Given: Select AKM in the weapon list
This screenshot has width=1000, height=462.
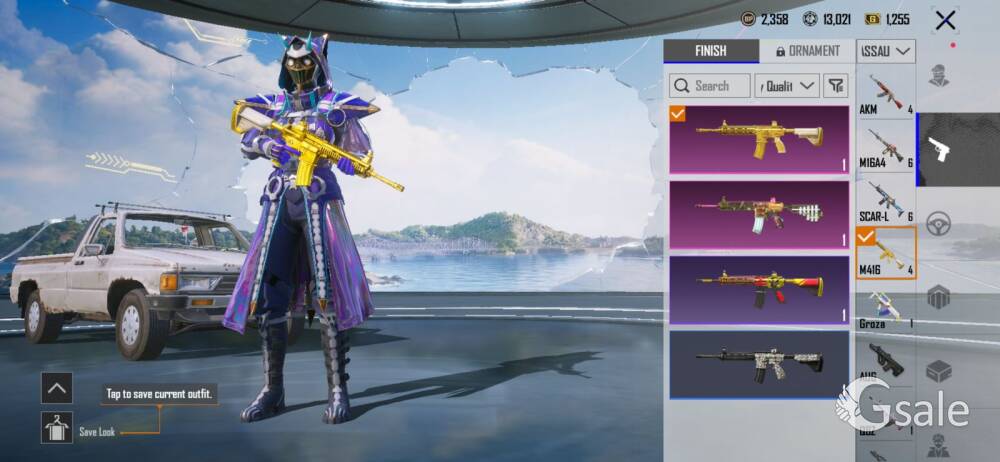Looking at the screenshot, I should click(x=886, y=96).
